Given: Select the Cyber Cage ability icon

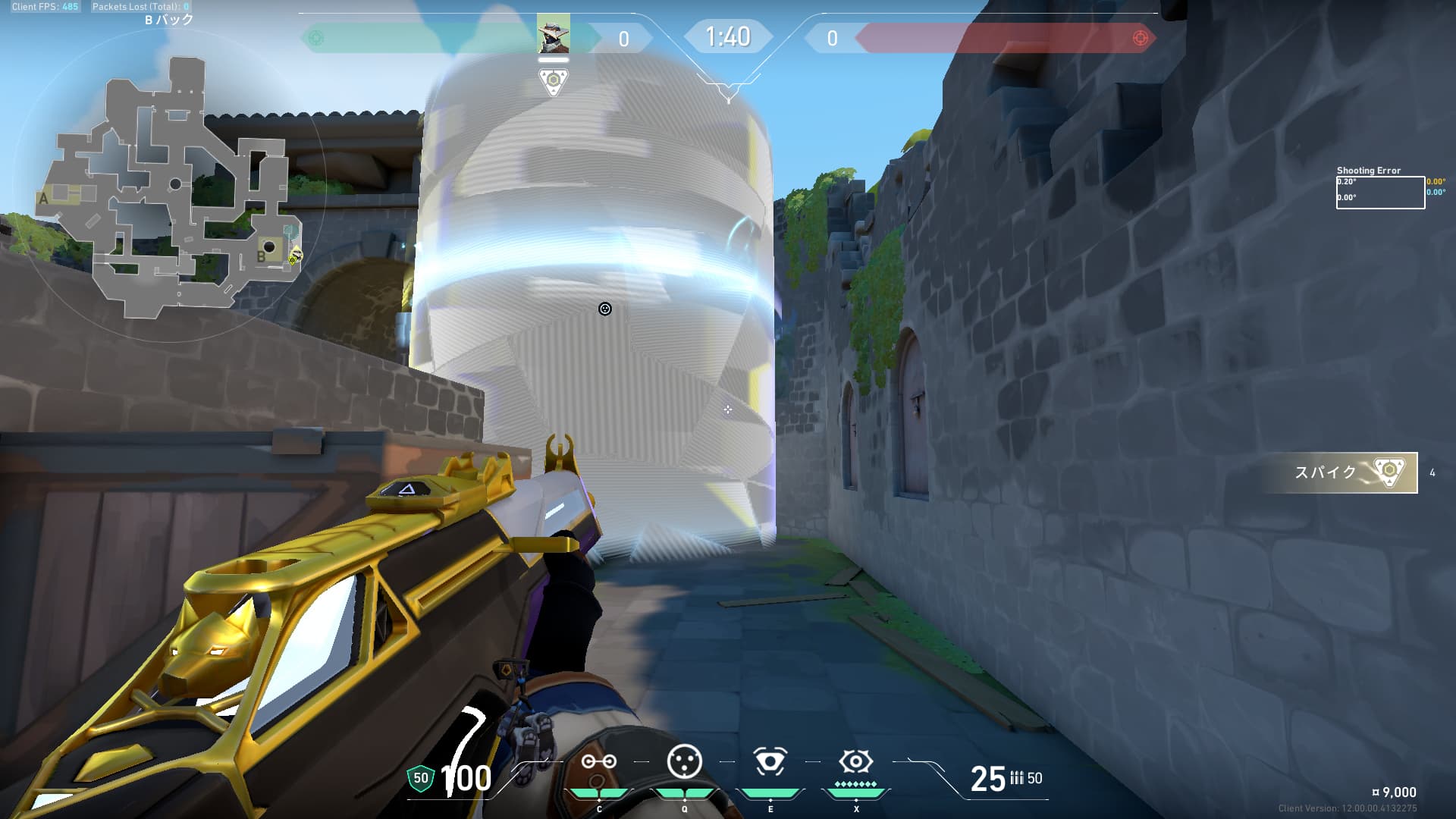Looking at the screenshot, I should (x=684, y=761).
